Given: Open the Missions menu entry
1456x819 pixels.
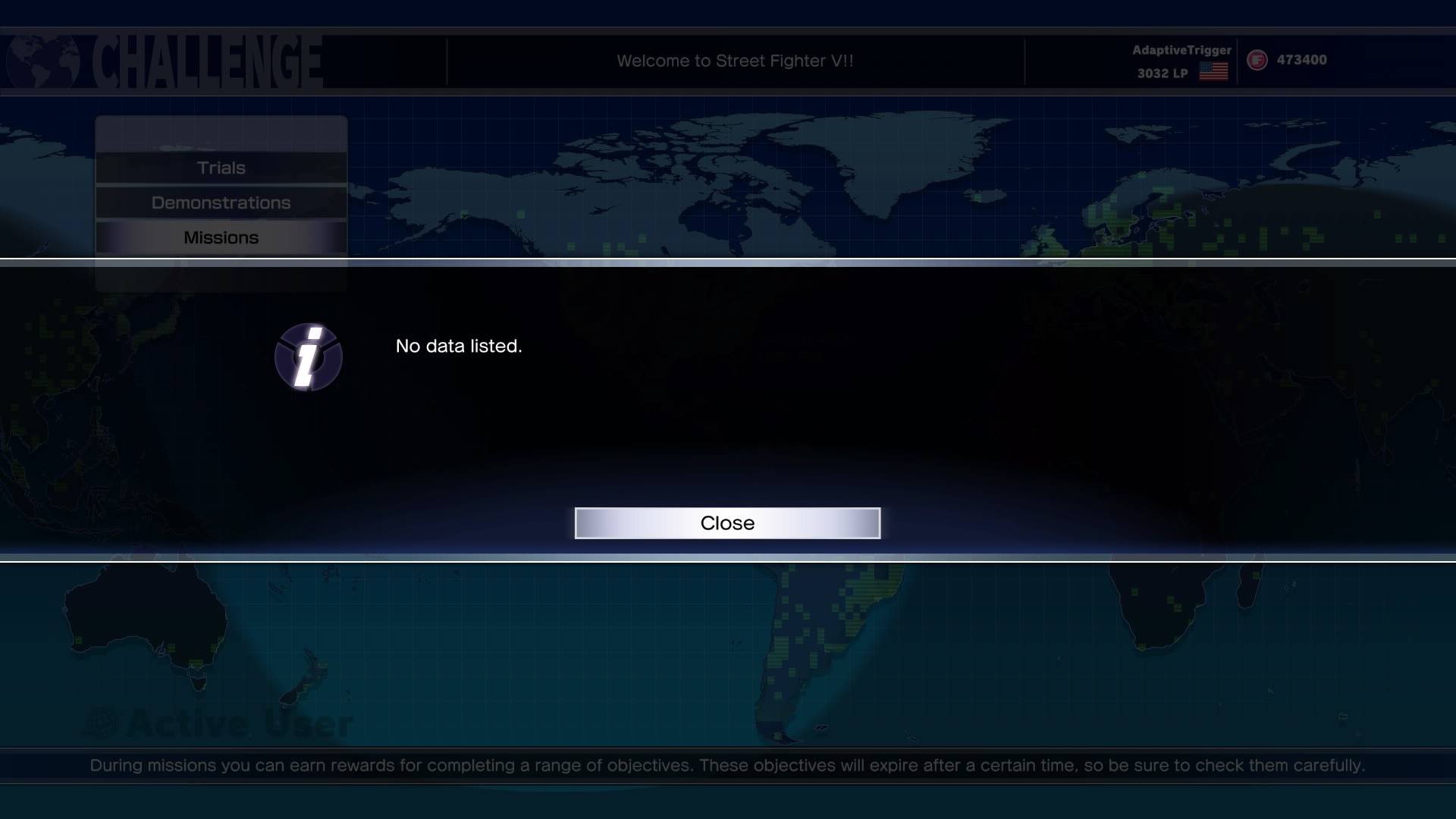Looking at the screenshot, I should pos(221,237).
